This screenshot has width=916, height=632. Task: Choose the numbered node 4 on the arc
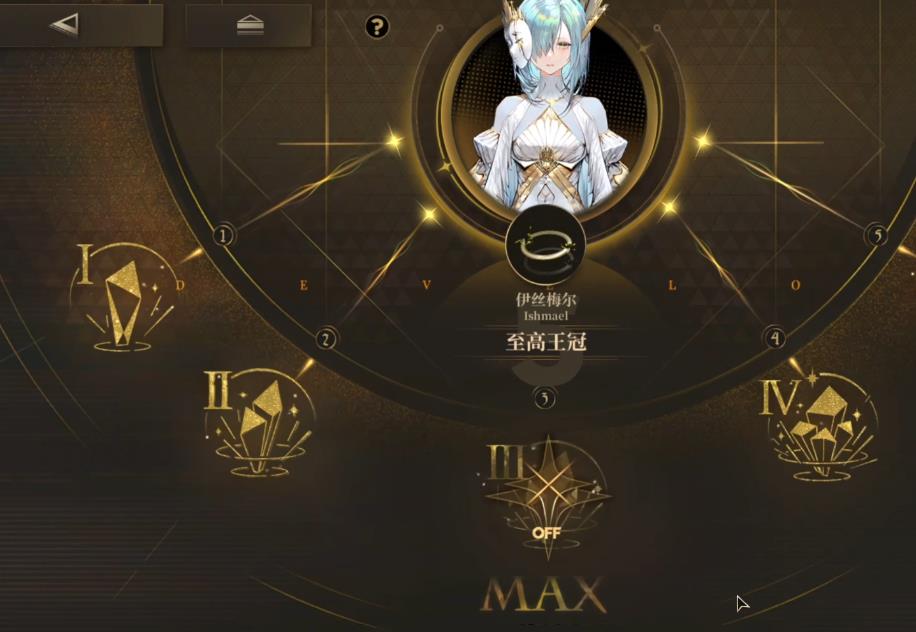pos(774,338)
